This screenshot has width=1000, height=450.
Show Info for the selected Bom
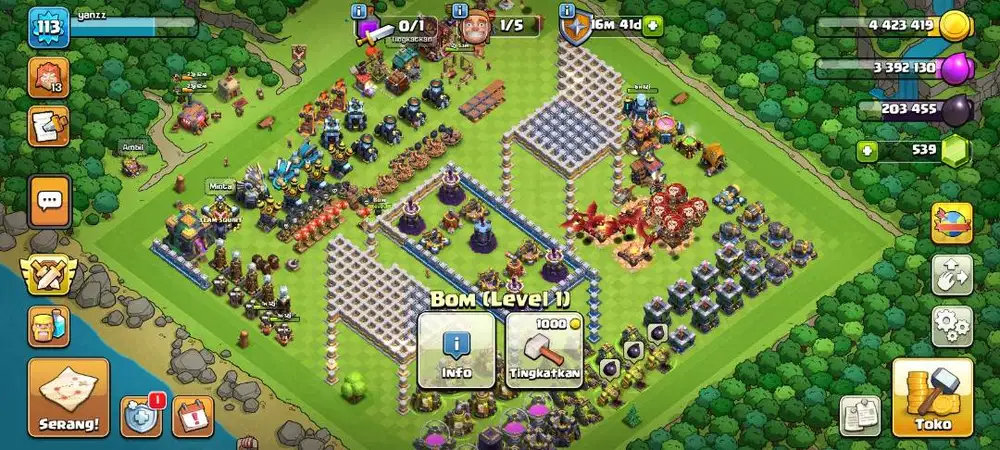click(456, 350)
